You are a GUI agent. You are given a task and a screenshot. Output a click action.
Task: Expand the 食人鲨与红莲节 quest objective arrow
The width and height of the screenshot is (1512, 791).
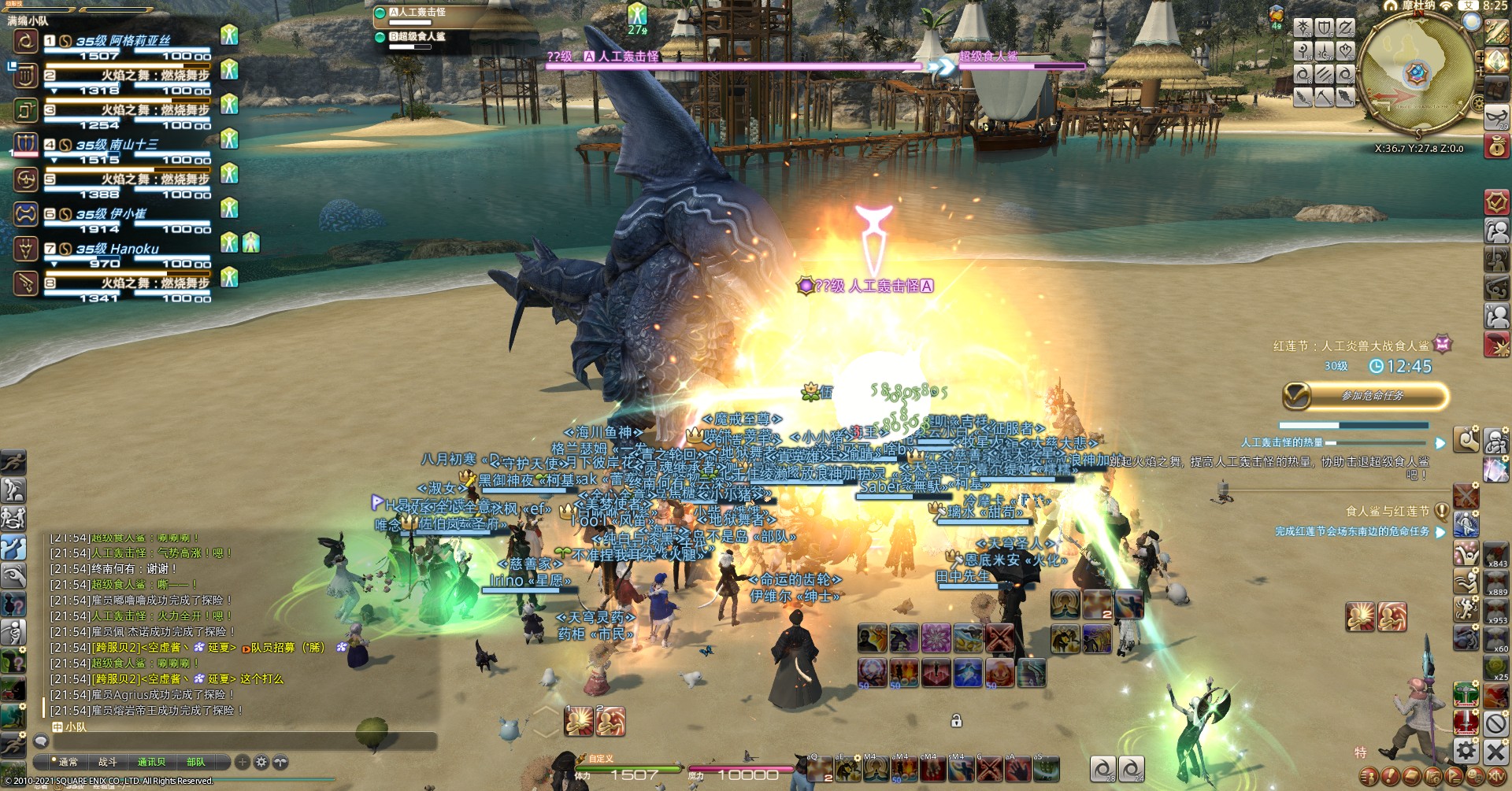pyautogui.click(x=1440, y=532)
